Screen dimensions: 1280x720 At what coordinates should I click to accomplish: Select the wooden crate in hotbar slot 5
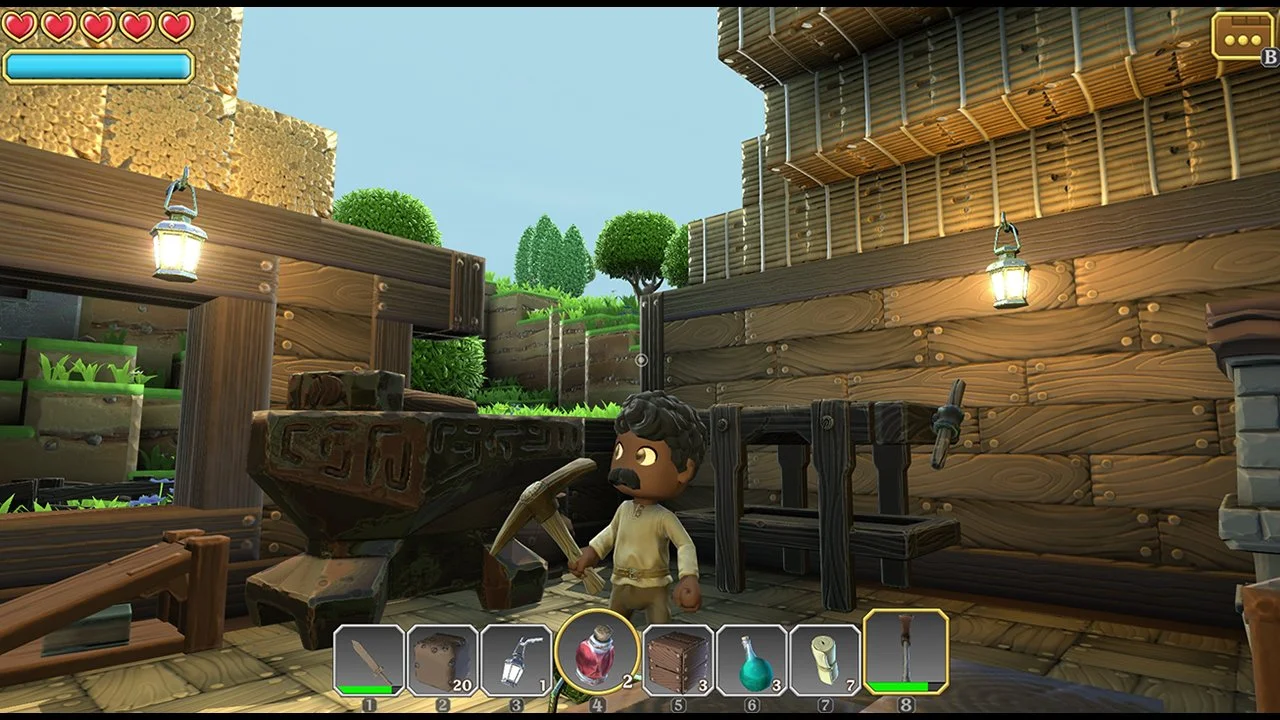pyautogui.click(x=676, y=662)
